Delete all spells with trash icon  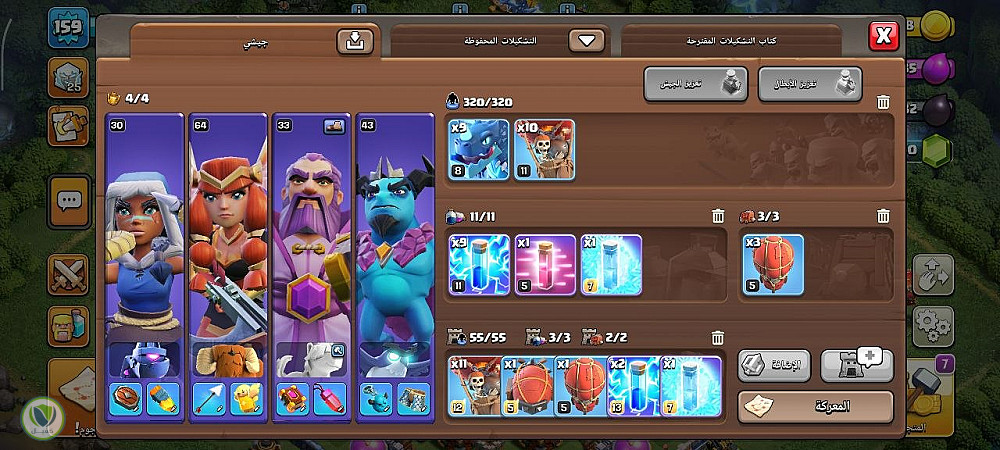[718, 216]
